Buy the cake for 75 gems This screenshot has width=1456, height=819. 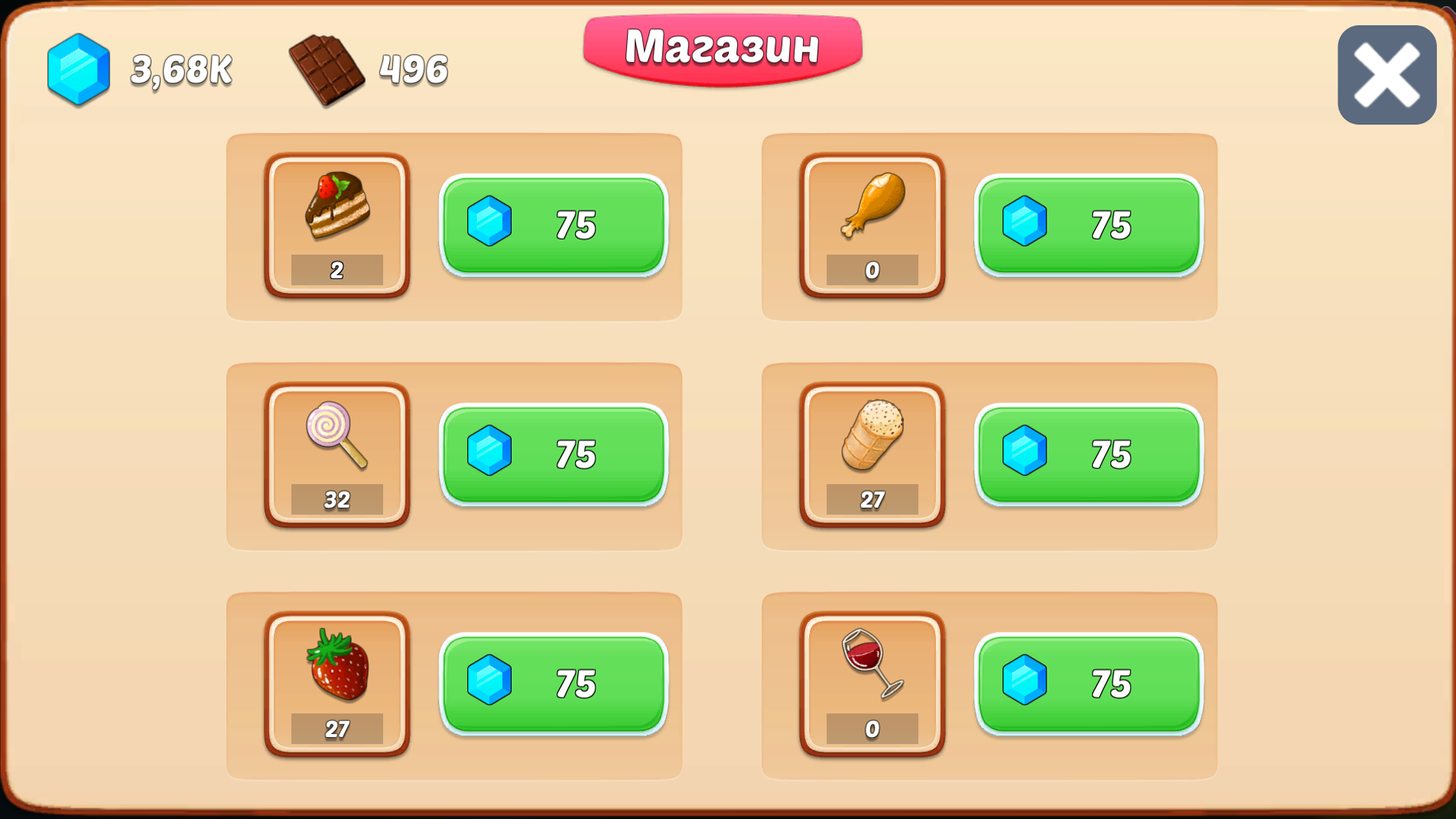(554, 225)
